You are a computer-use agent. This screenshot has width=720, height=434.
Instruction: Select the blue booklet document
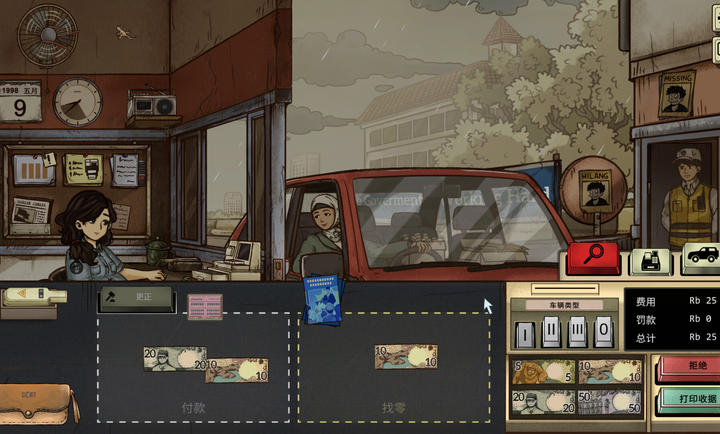point(323,302)
